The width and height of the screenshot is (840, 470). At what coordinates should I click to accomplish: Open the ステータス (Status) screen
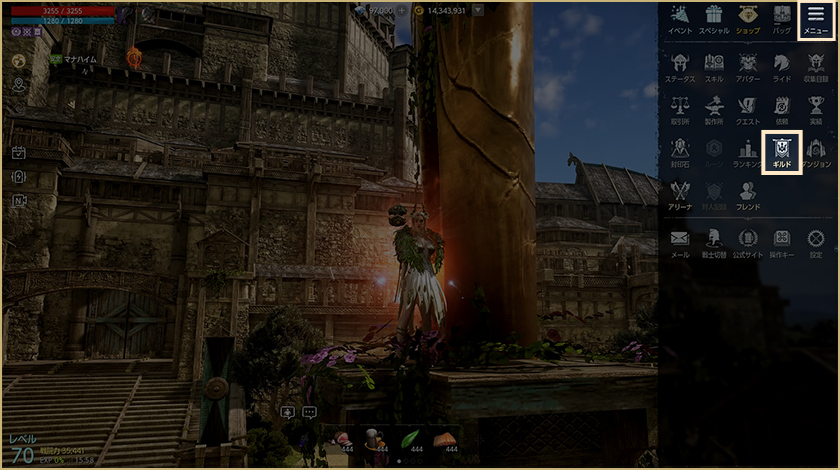[680, 65]
